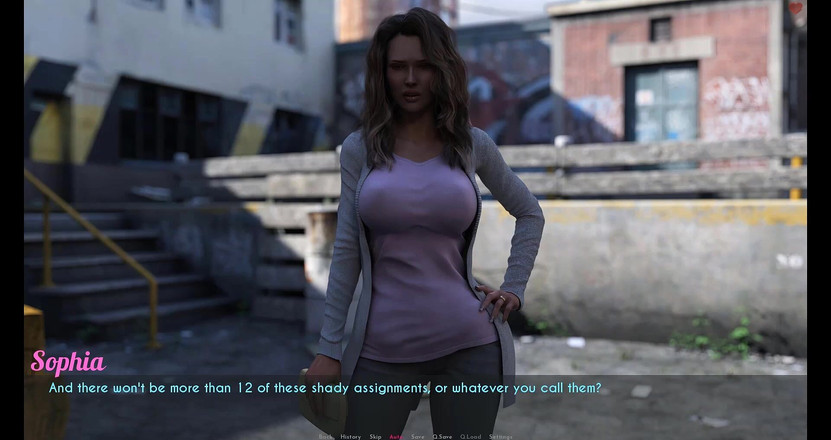Toggle Auto dialogue advance
This screenshot has height=440, width=831.
click(x=397, y=436)
